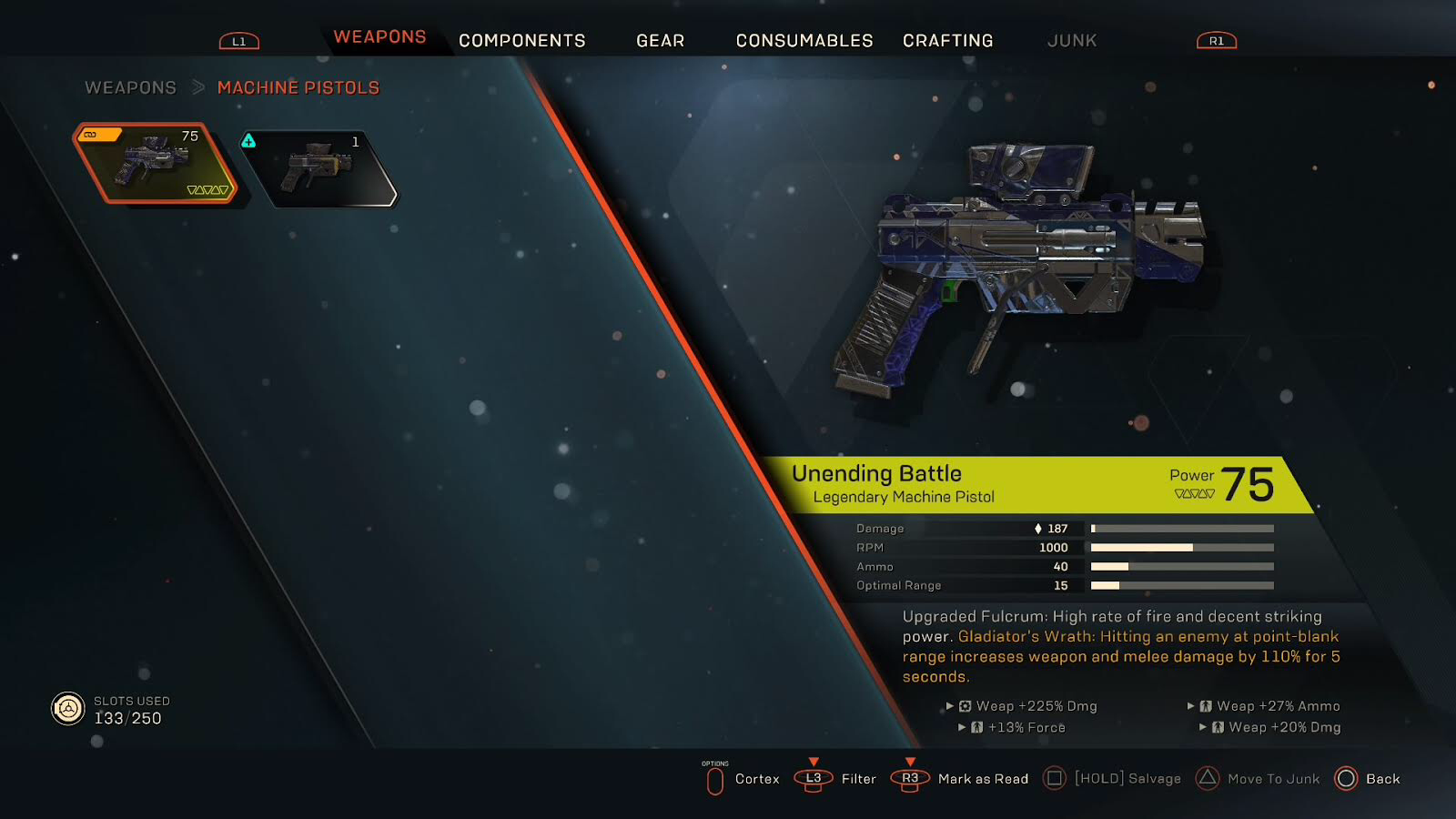The width and height of the screenshot is (1456, 819).
Task: Choose the power 1 machine pistol slot
Action: click(x=320, y=167)
